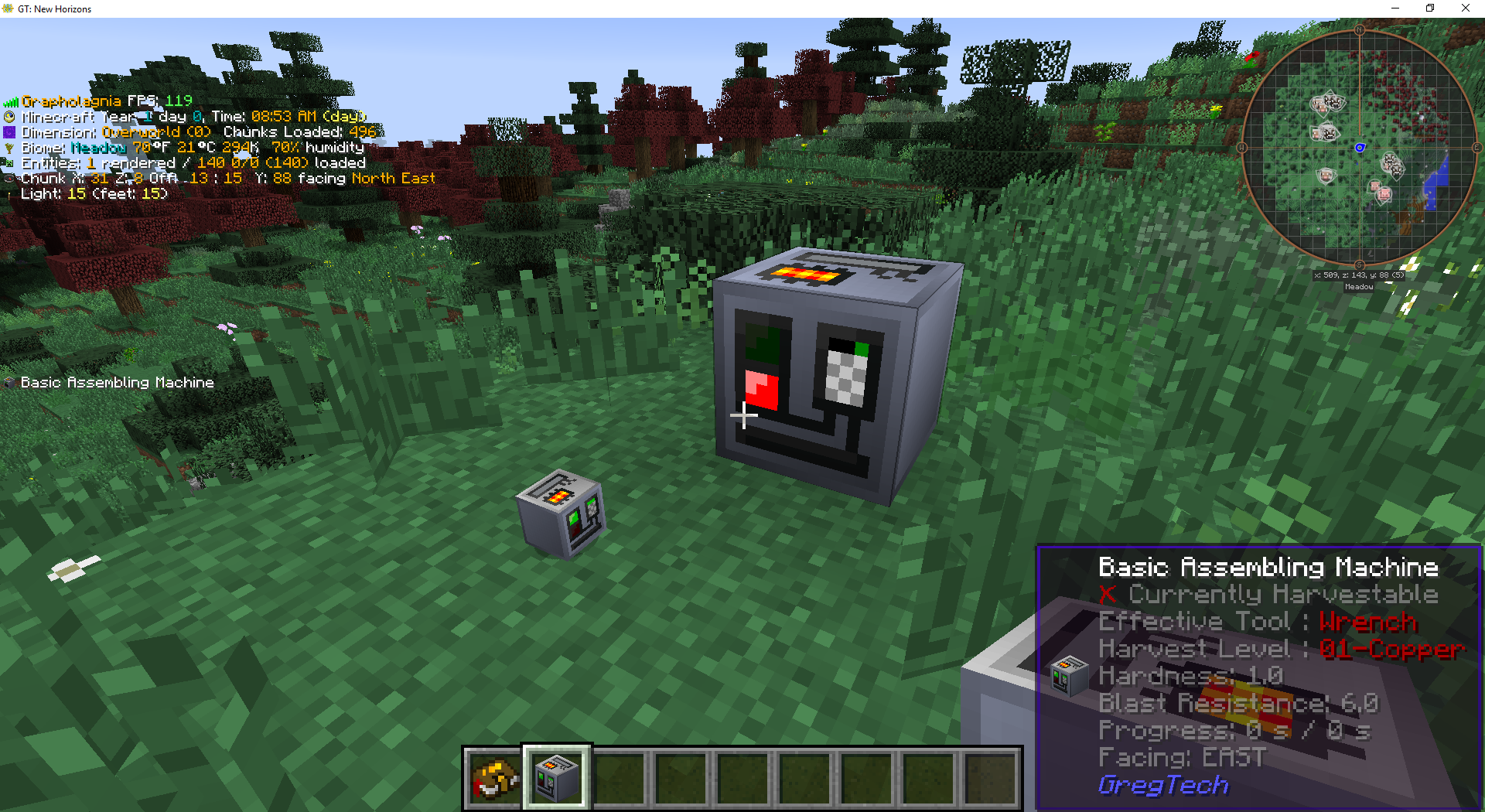This screenshot has height=812, width=1485.
Task: Click the Facing: EAST text in tooltip
Action: pyautogui.click(x=1181, y=758)
